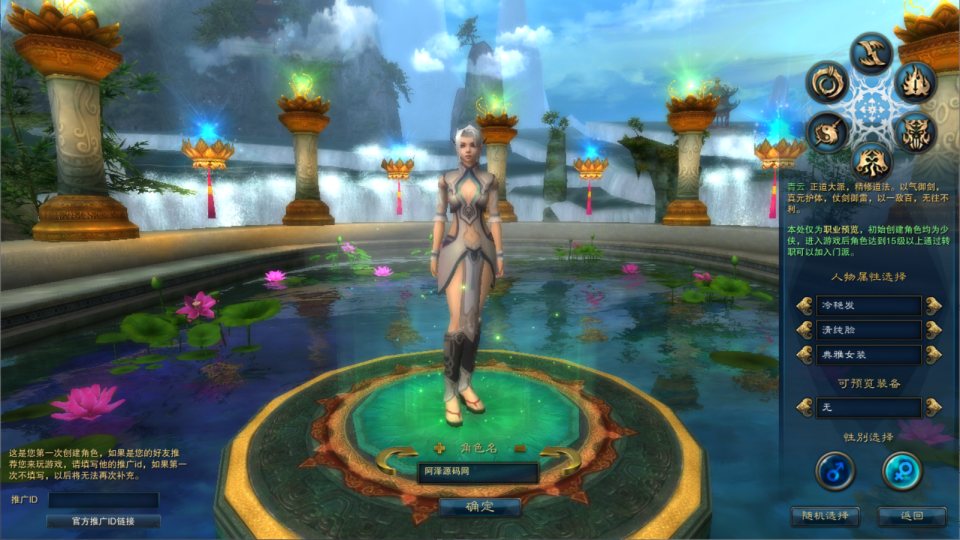
Task: Choose the female gender icon
Action: [901, 471]
